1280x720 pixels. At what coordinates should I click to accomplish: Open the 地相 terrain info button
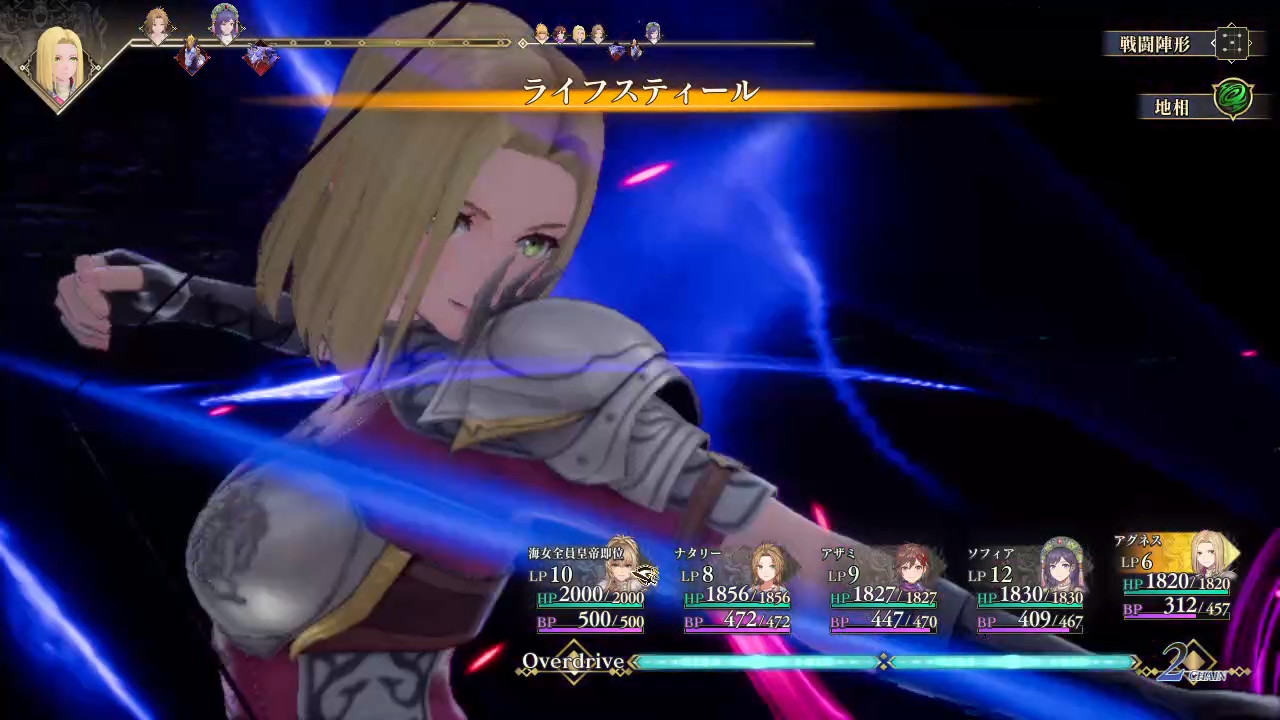click(x=1197, y=104)
